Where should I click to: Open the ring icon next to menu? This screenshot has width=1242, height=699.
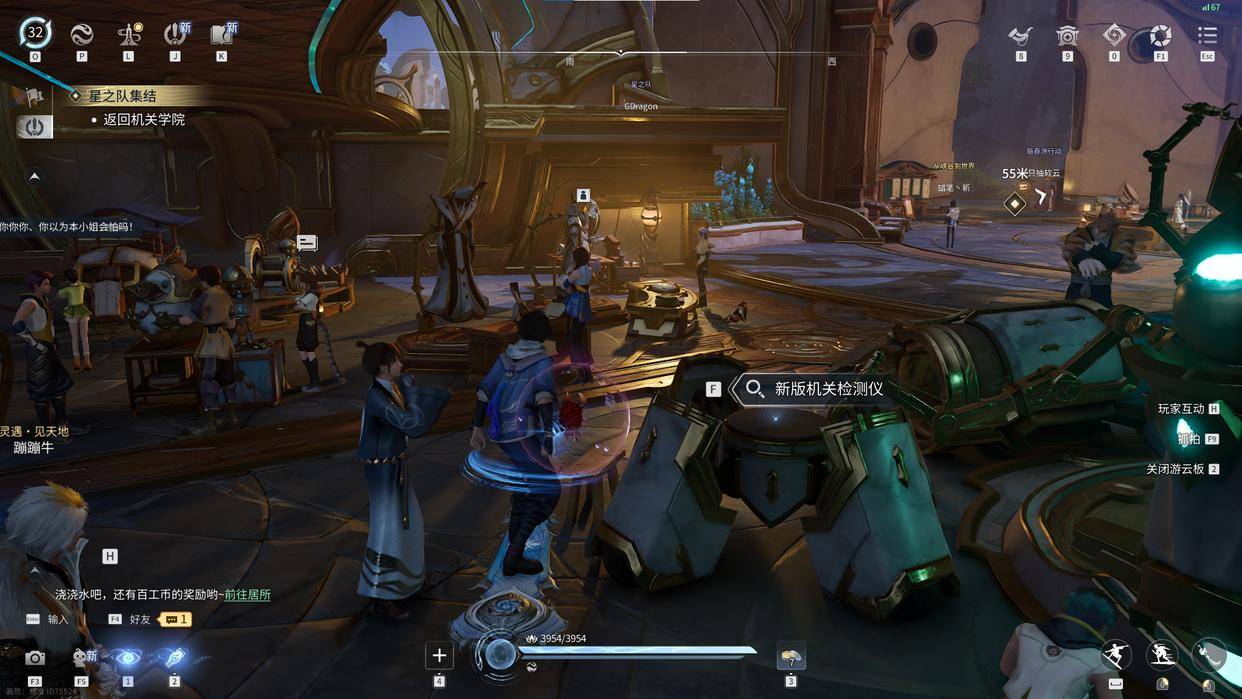click(x=1160, y=35)
